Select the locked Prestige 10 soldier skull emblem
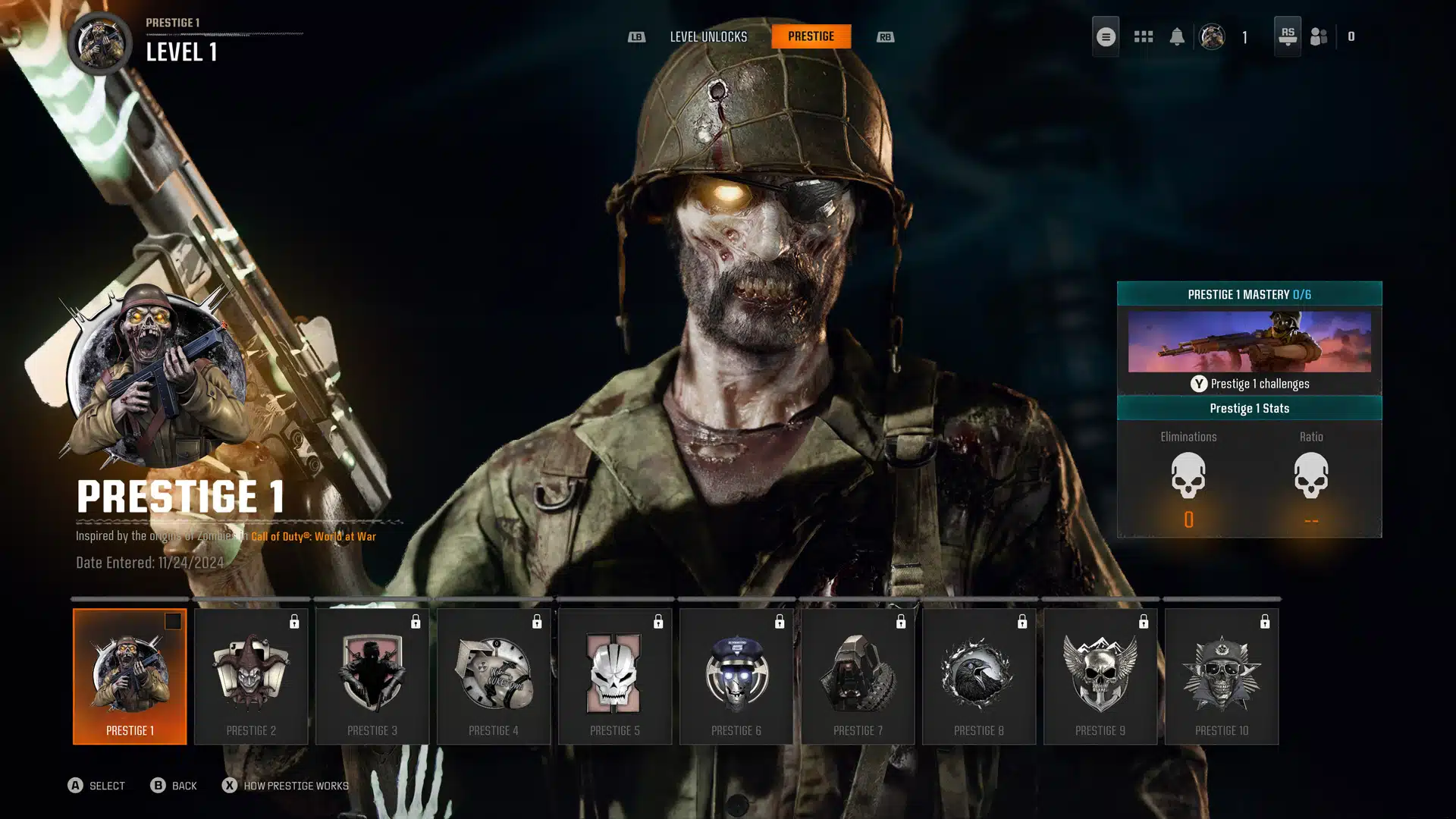The height and width of the screenshot is (819, 1456). pos(1222,671)
